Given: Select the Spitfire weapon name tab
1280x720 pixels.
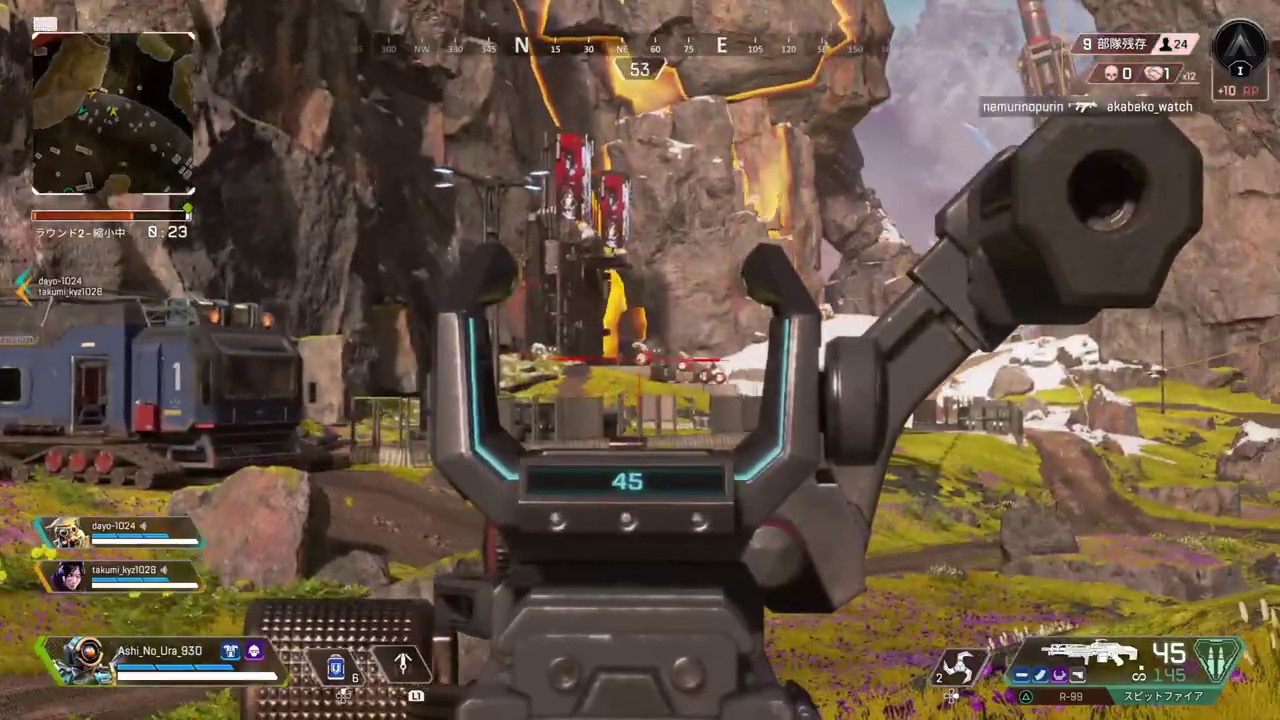Looking at the screenshot, I should click(x=1162, y=694).
